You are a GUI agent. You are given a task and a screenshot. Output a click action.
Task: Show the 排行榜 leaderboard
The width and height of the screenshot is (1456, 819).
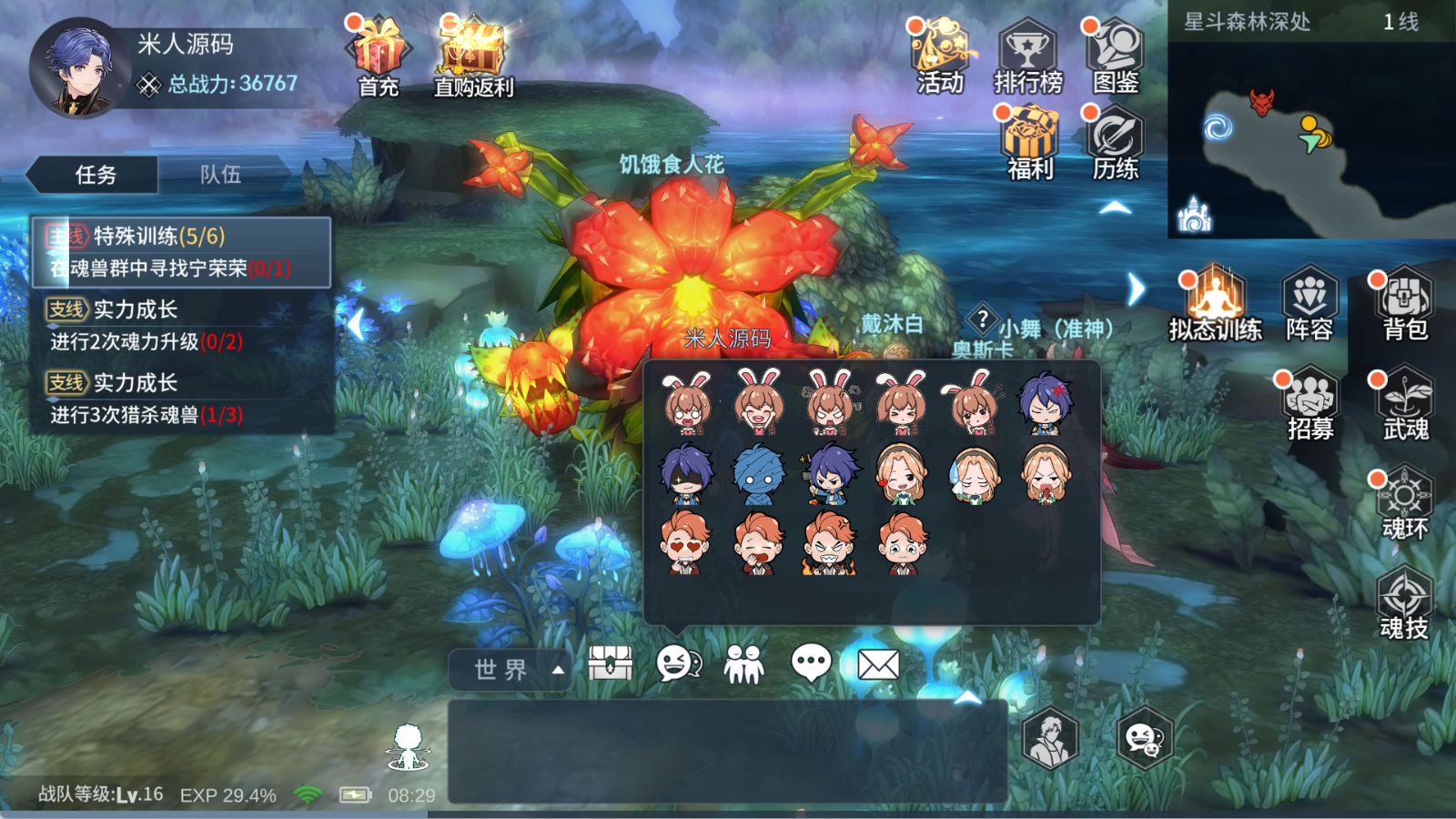pyautogui.click(x=1027, y=55)
